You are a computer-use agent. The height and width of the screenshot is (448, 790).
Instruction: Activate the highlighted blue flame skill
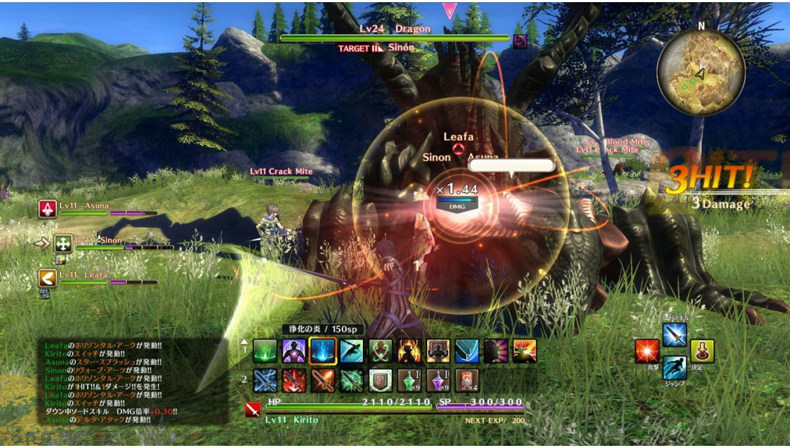(322, 350)
